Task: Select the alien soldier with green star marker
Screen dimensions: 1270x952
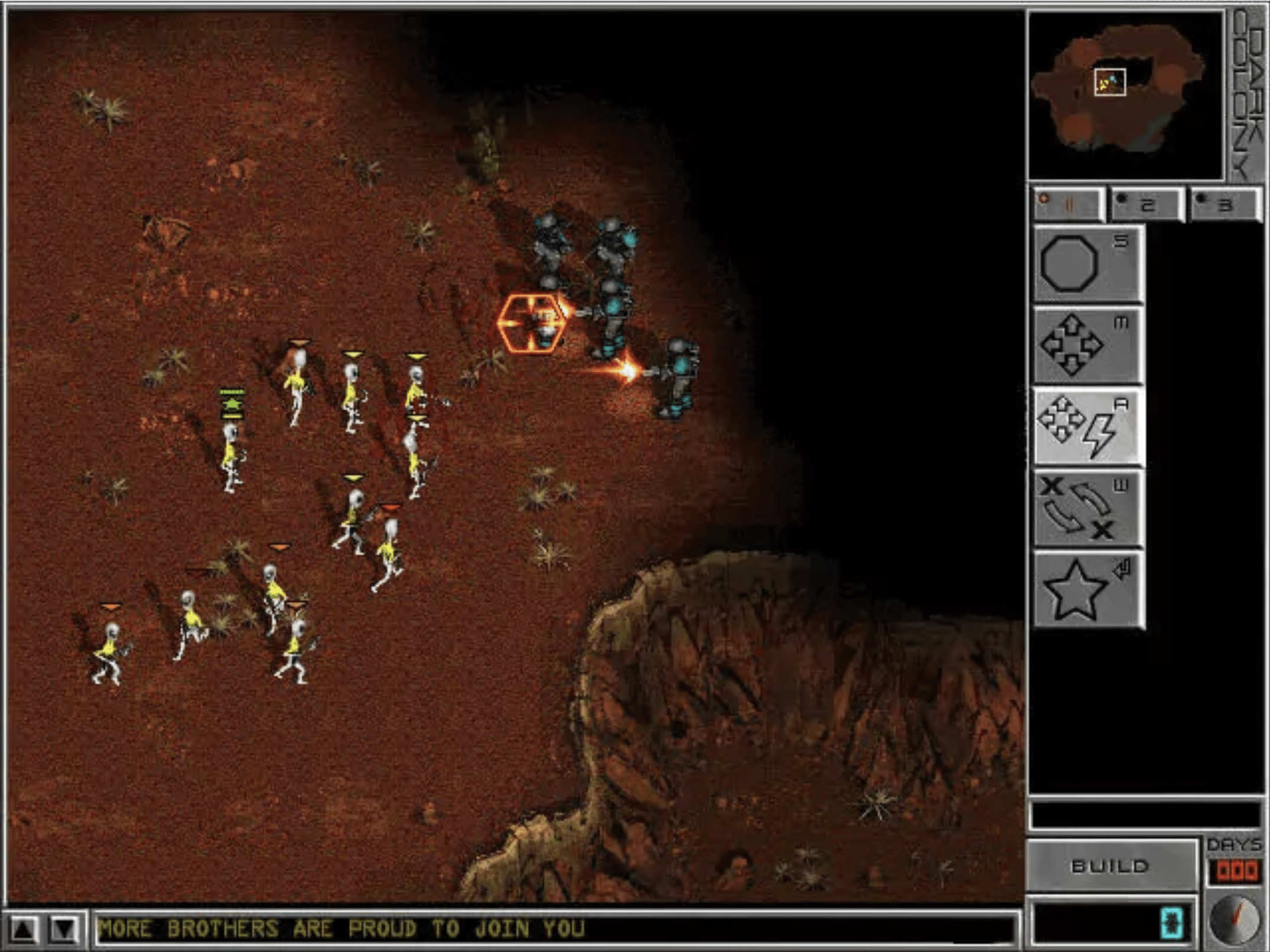Action: (232, 455)
